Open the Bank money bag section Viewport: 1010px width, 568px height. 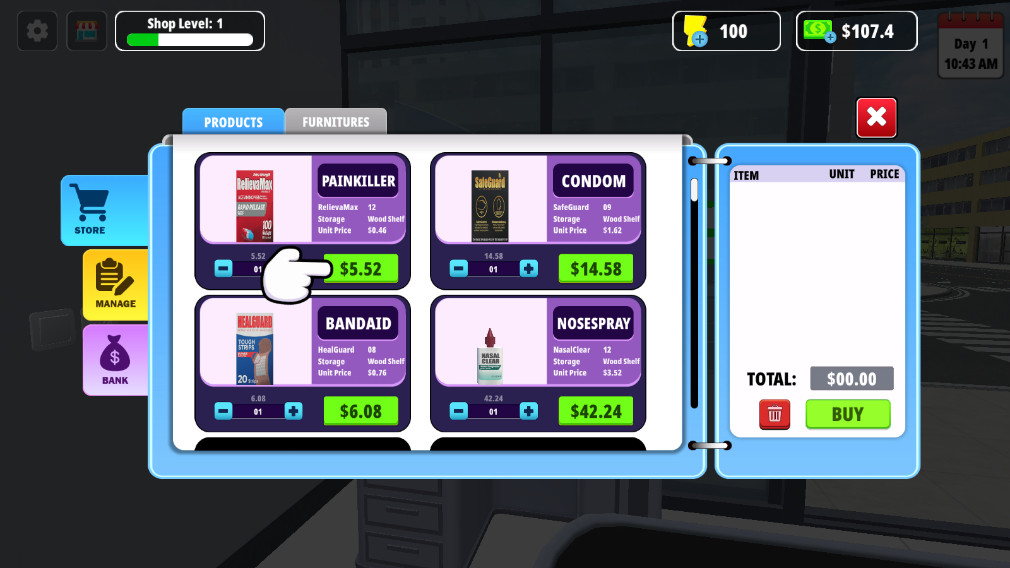click(x=115, y=359)
